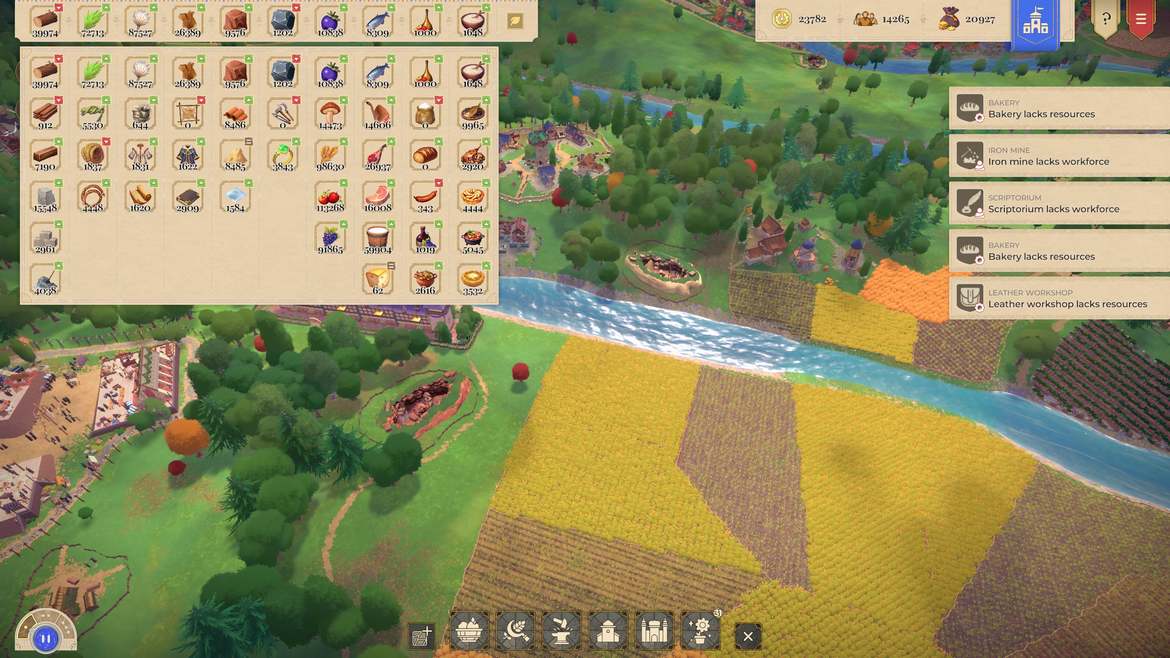Toggle the leaf button on resource bar
The image size is (1170, 658).
point(515,20)
